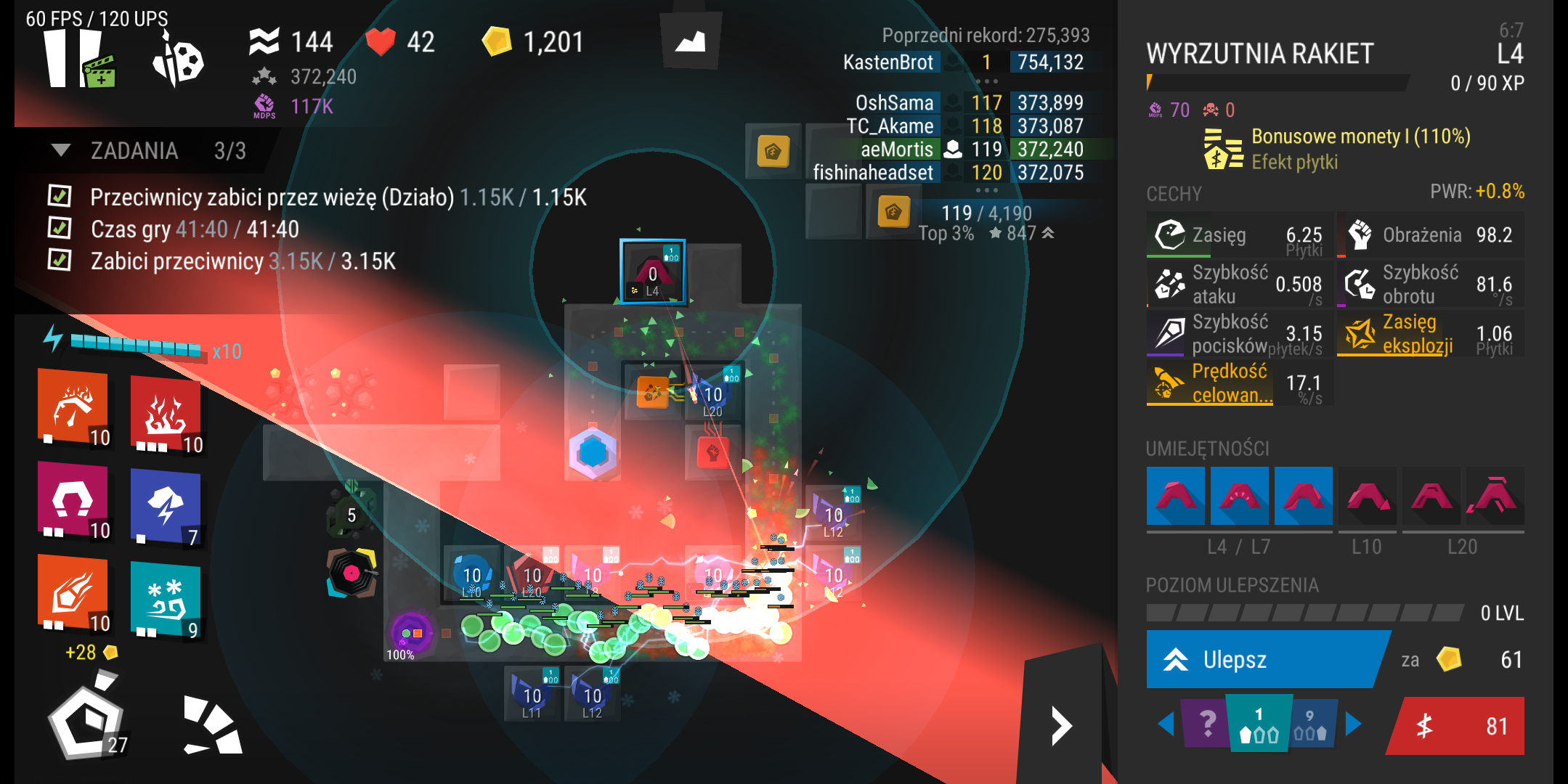Switch to the previous targeting mode arrow
Image resolution: width=1568 pixels, height=784 pixels.
click(1166, 724)
